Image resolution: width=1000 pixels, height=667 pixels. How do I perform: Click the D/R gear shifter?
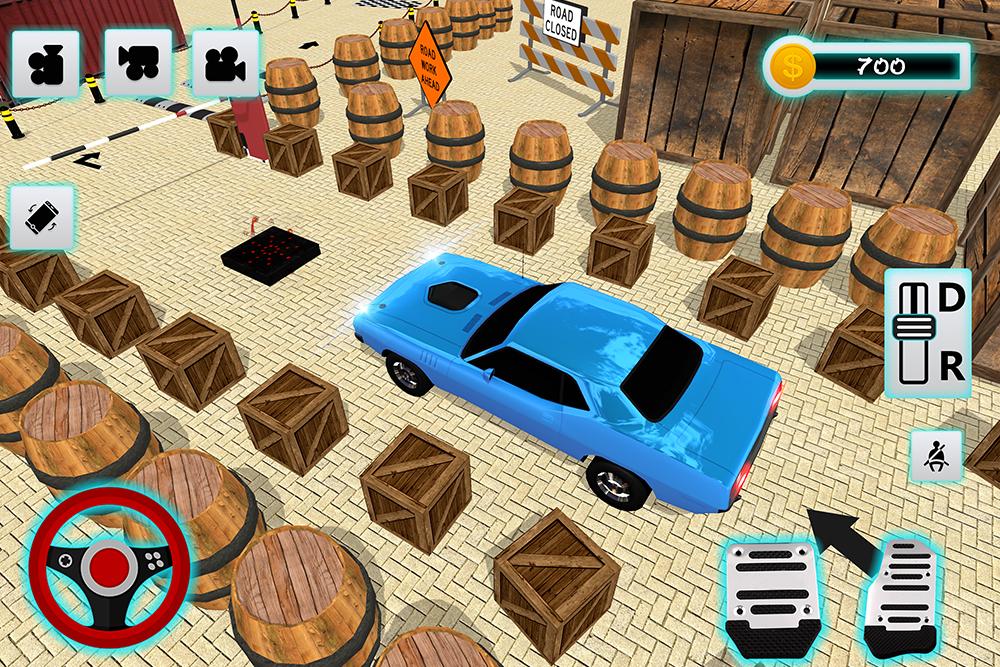tap(926, 333)
